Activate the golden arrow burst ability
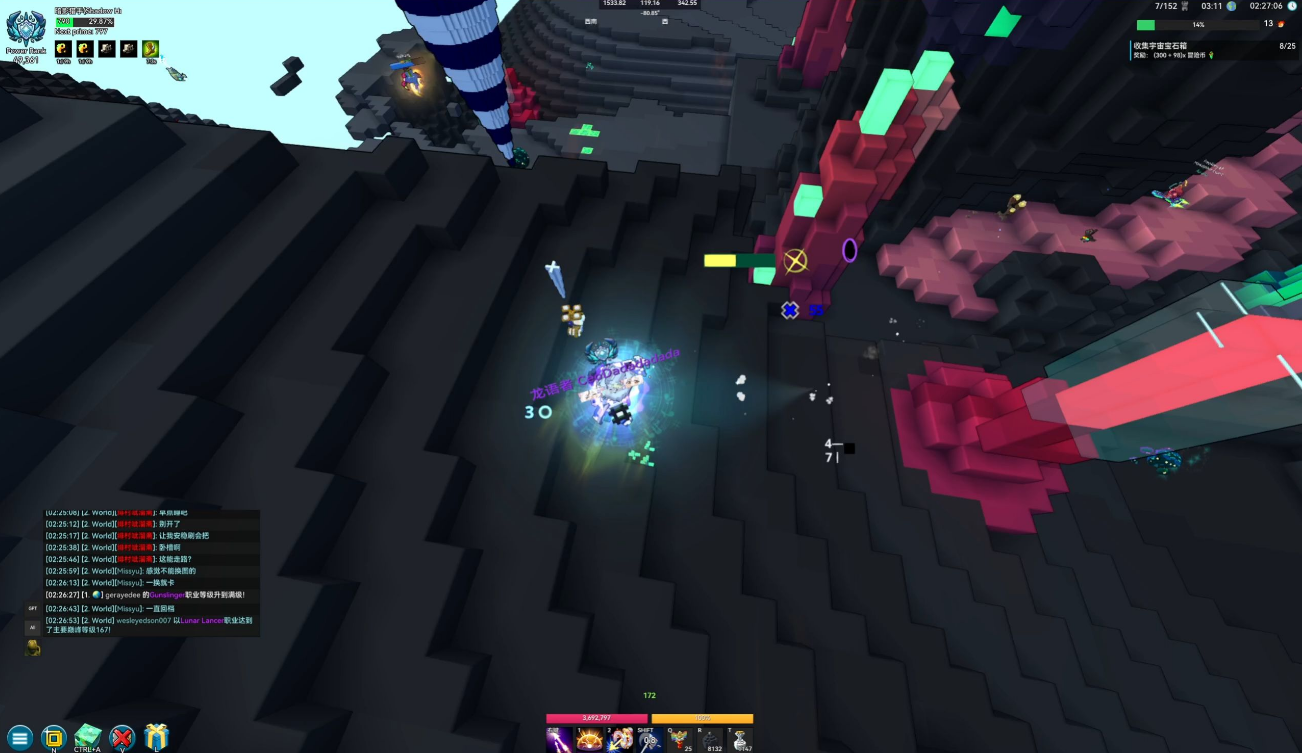1302x753 pixels. click(x=620, y=739)
